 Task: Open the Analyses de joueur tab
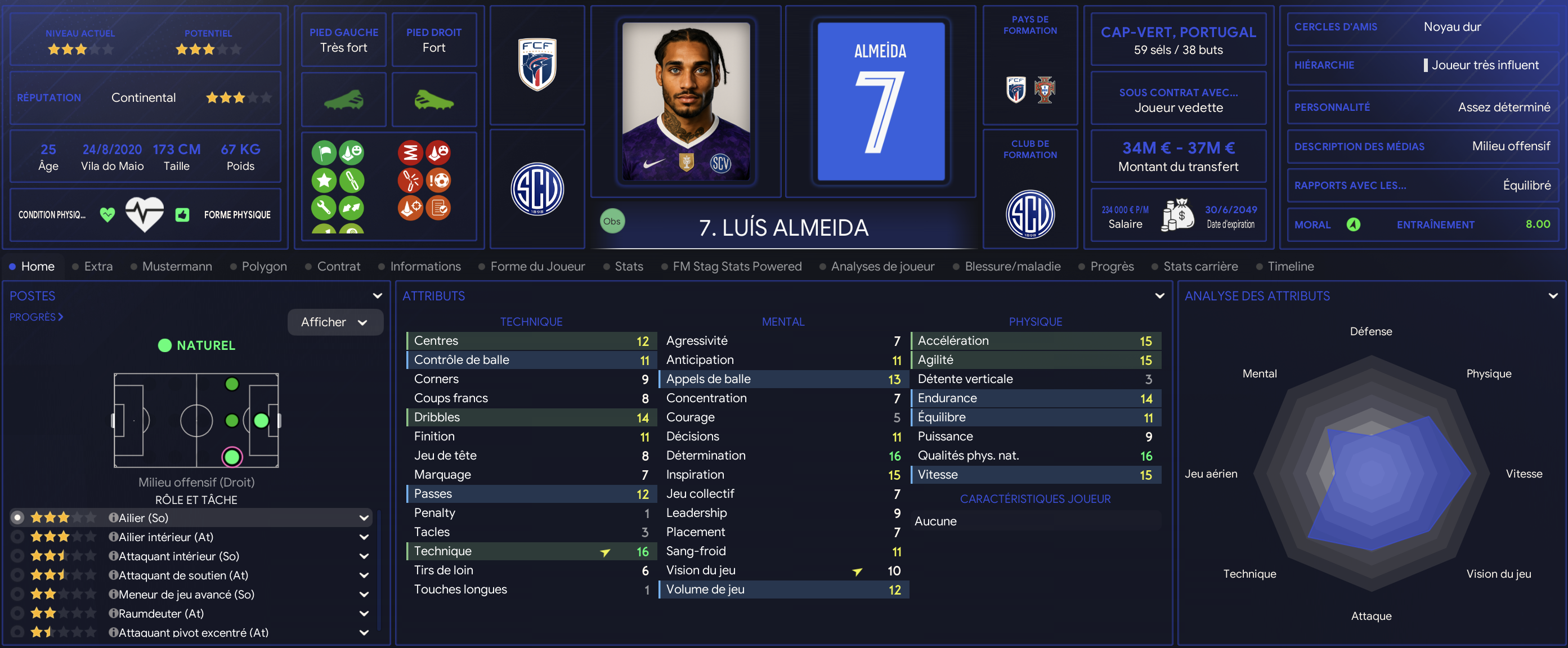[882, 267]
